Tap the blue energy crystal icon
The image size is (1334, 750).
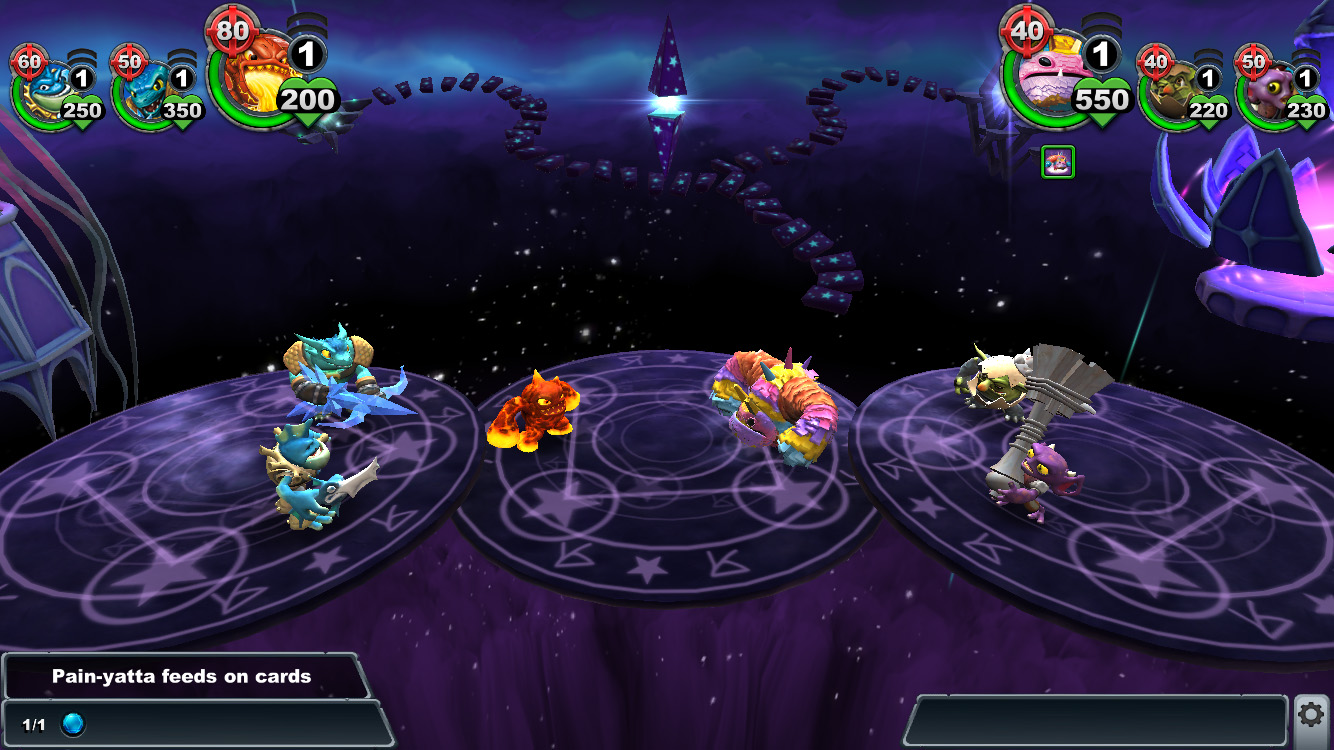[73, 724]
